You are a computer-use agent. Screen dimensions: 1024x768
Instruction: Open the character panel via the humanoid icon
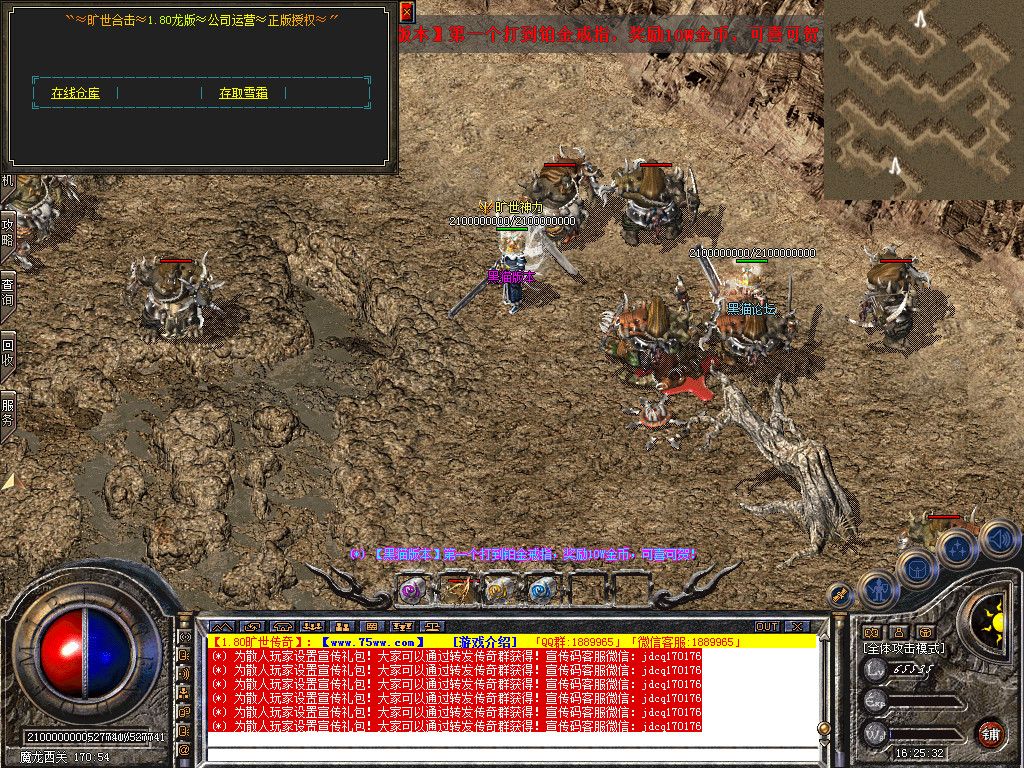877,590
